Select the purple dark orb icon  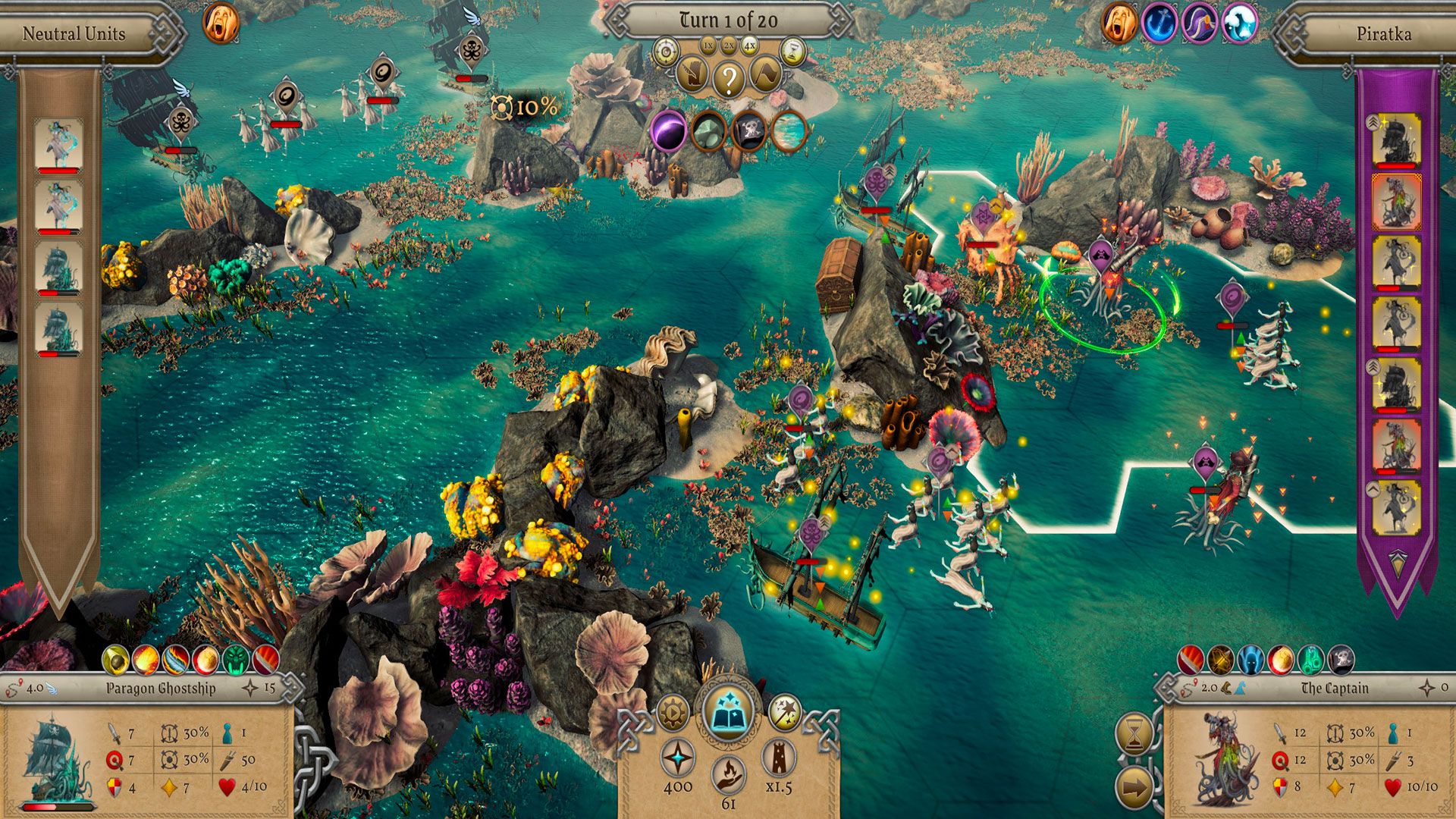(x=669, y=131)
